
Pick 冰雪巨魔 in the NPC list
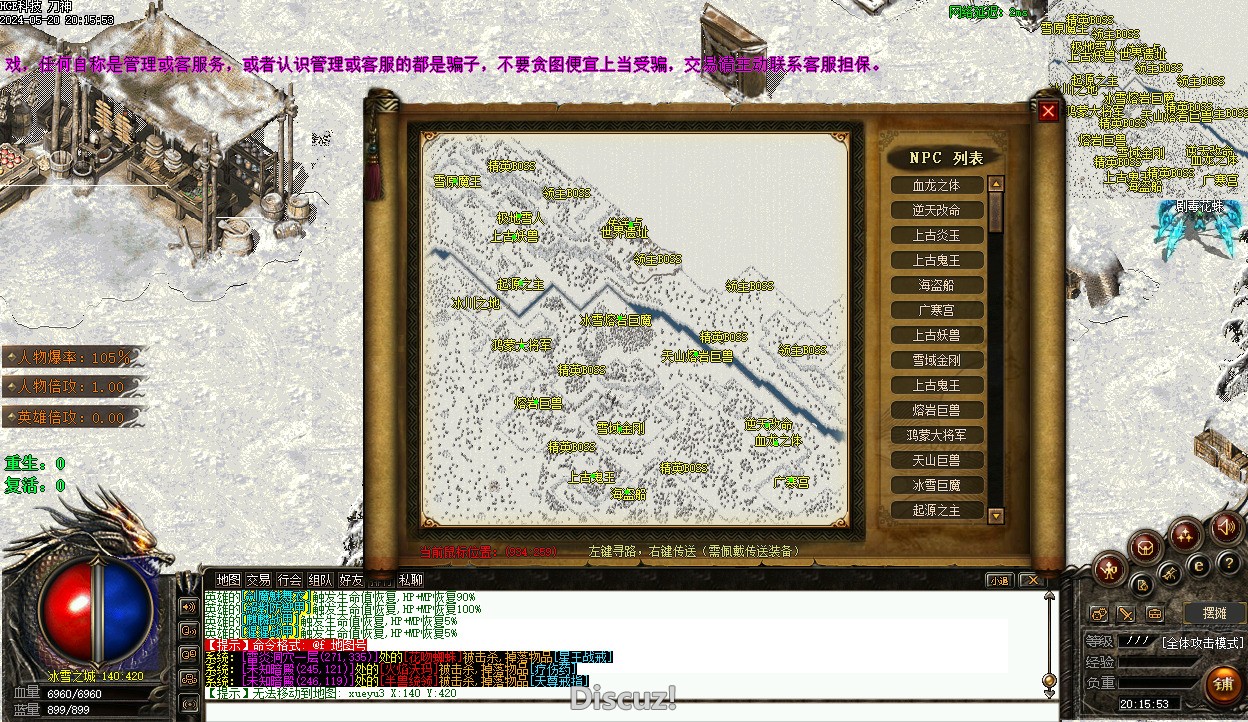tap(936, 485)
